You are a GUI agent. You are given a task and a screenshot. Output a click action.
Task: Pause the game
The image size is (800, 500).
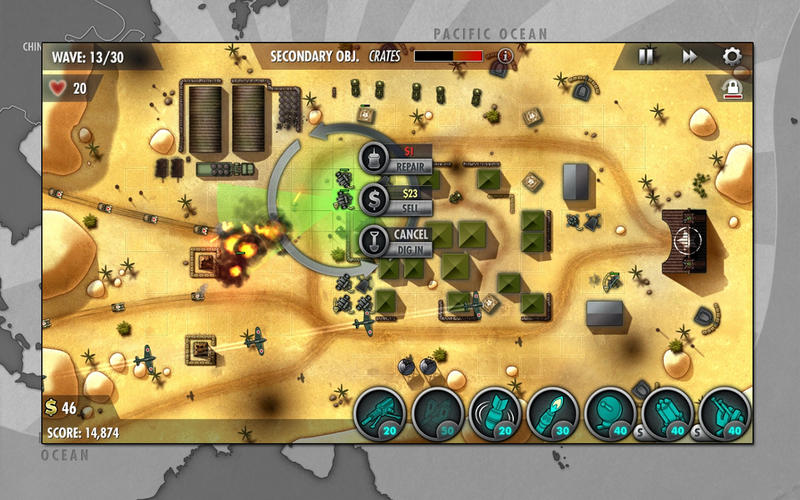646,56
